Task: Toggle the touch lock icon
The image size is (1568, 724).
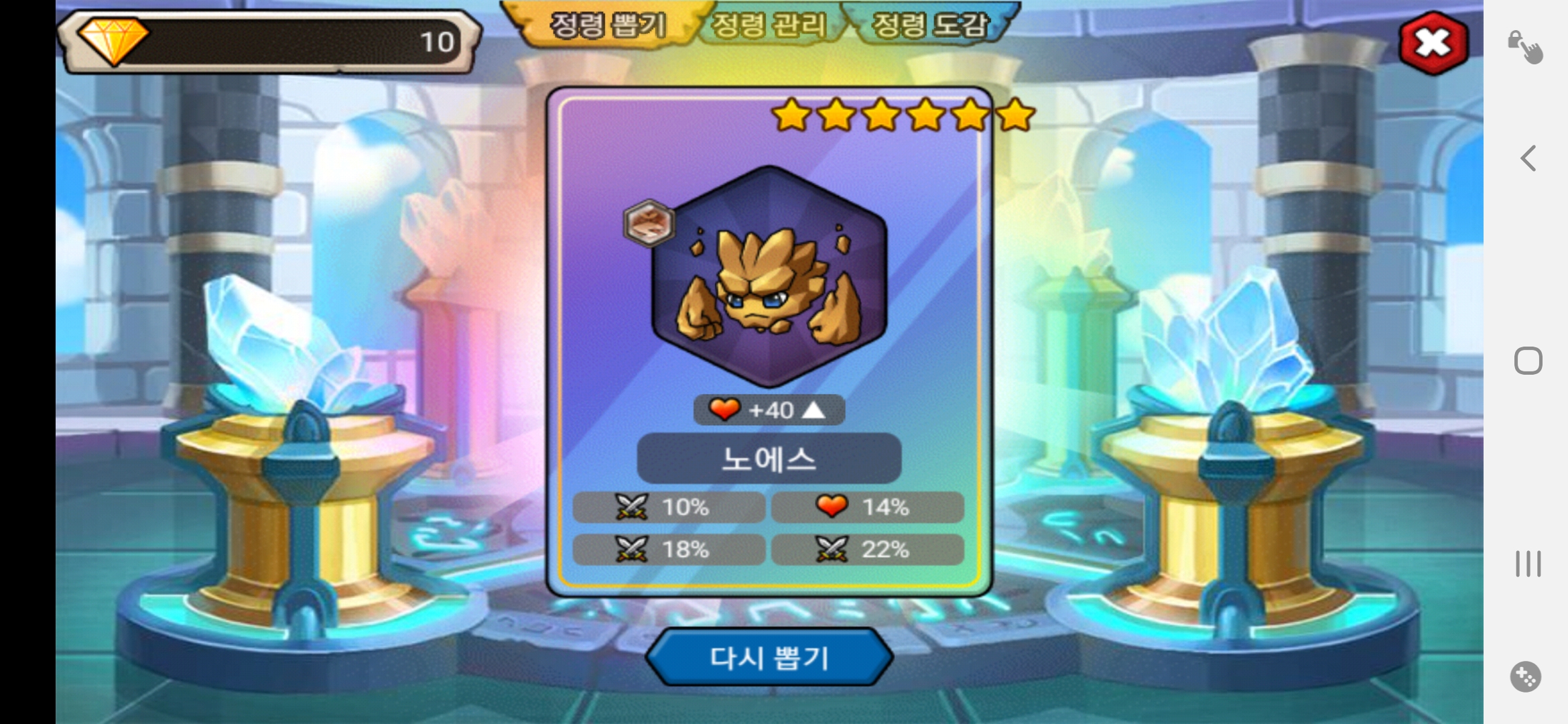Action: coord(1525,47)
